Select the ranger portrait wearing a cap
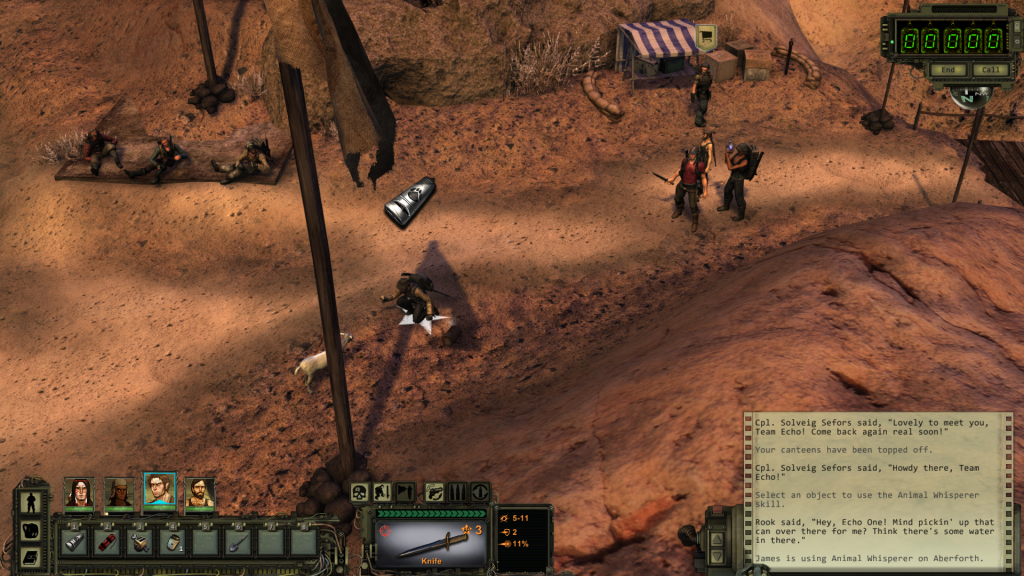 coord(119,491)
